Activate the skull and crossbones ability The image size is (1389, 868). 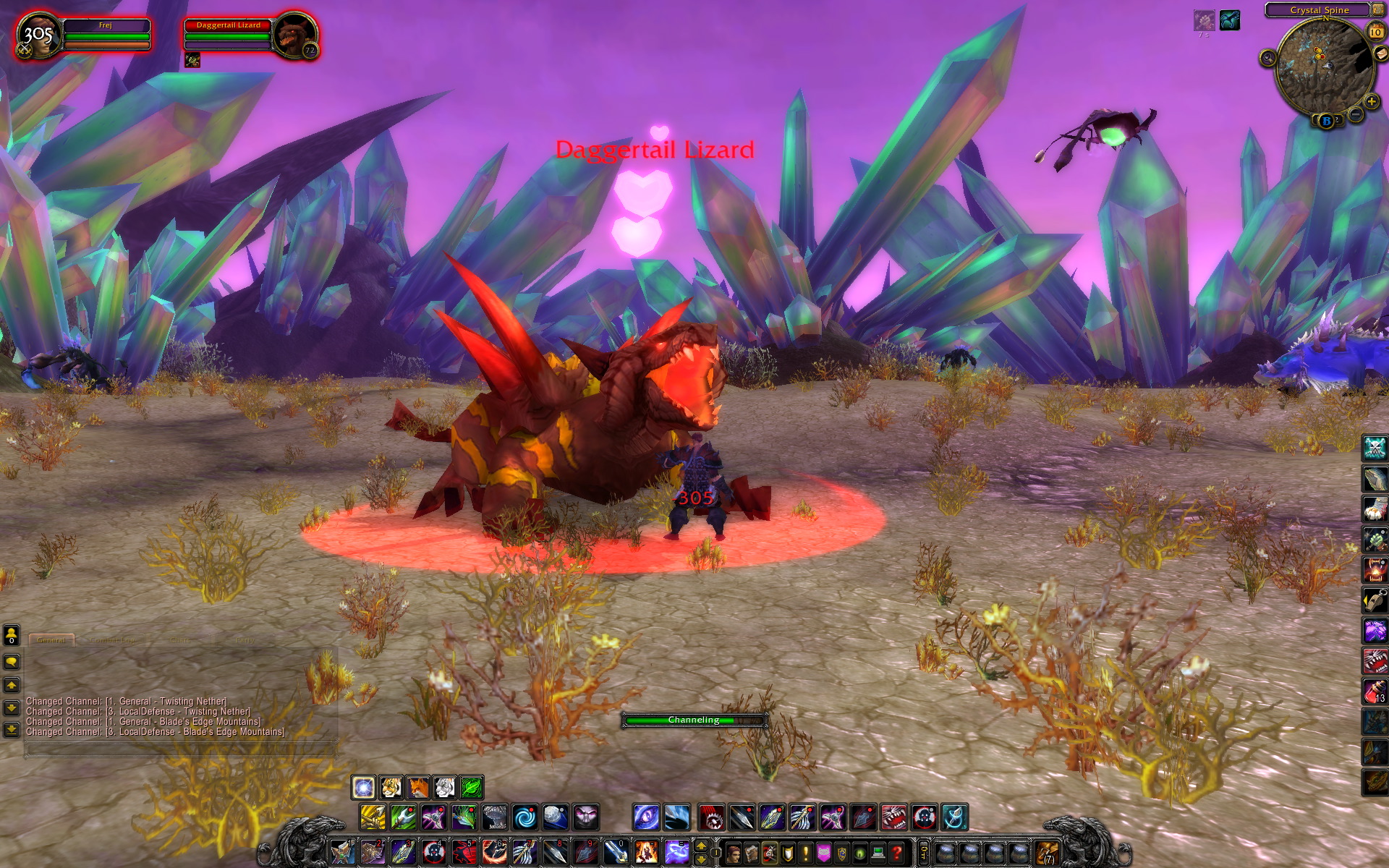[x=1375, y=448]
